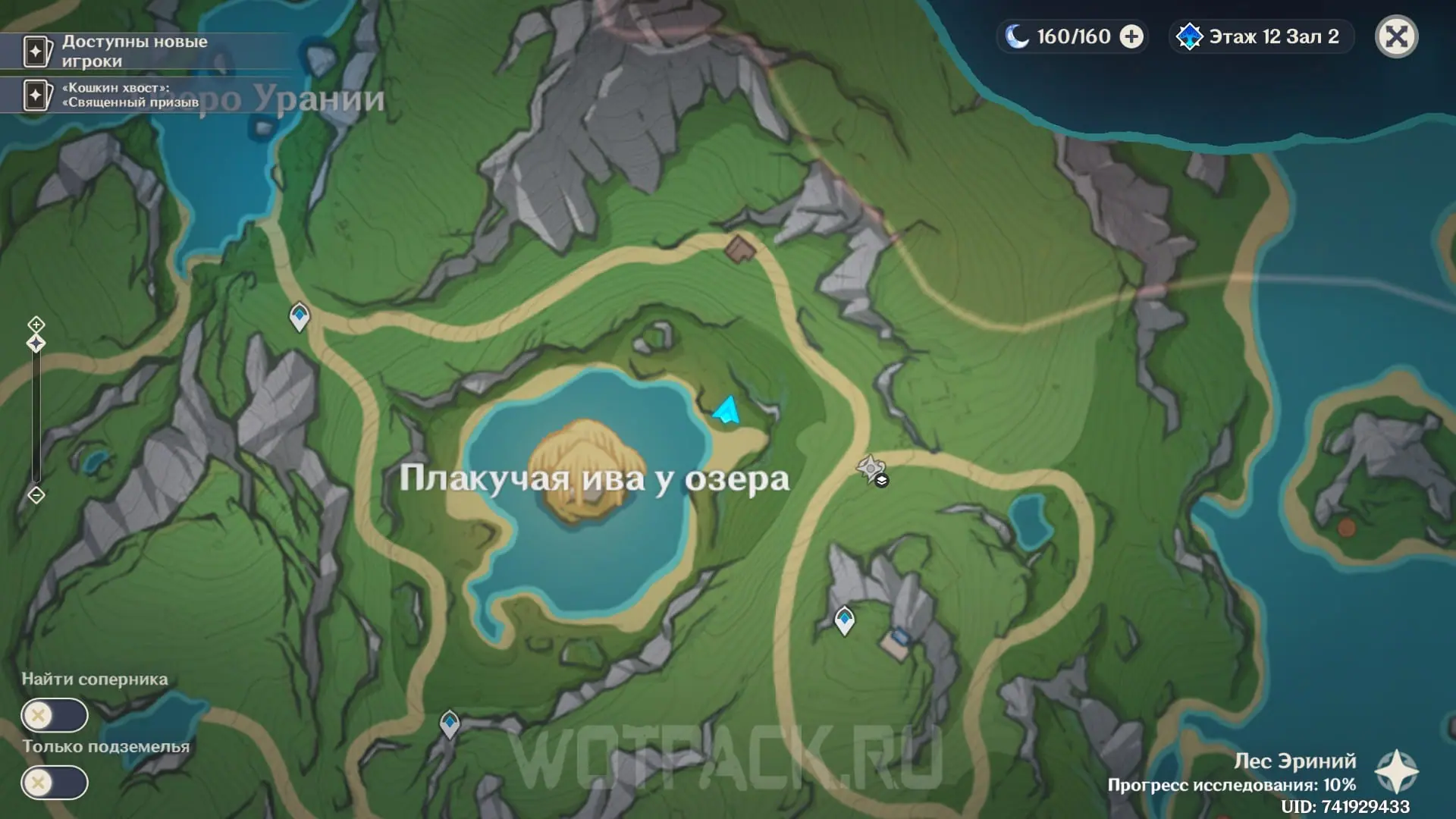Zoom out the map with the minus icon
The width and height of the screenshot is (1456, 819).
click(36, 495)
